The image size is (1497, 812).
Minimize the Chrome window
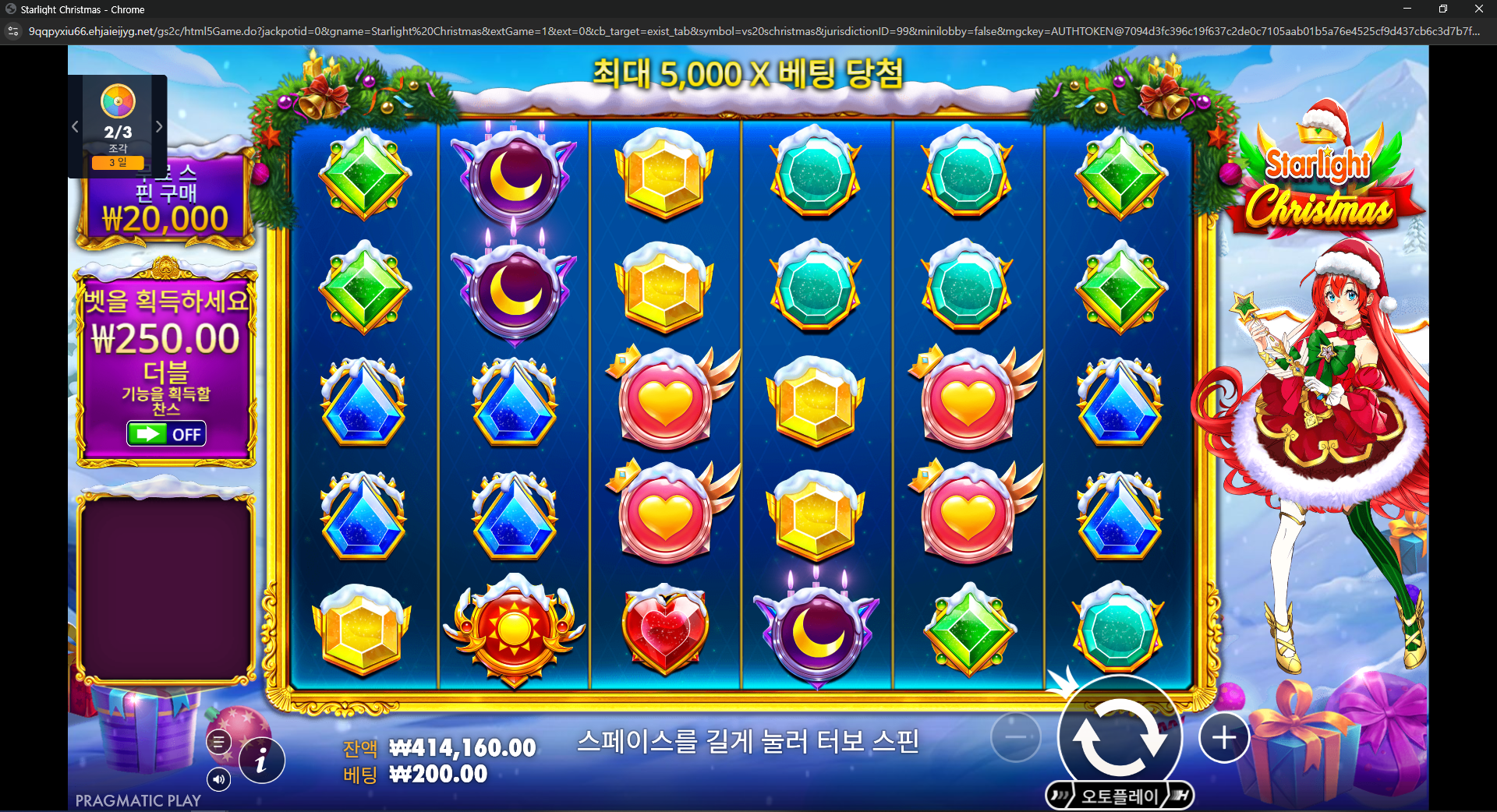[x=1407, y=9]
